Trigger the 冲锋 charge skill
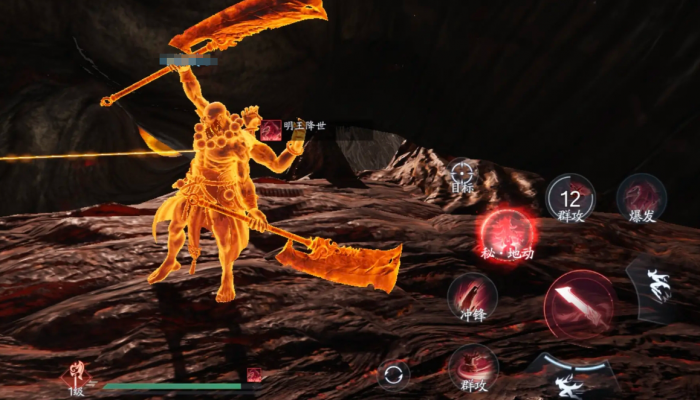700x400 pixels. (x=472, y=297)
